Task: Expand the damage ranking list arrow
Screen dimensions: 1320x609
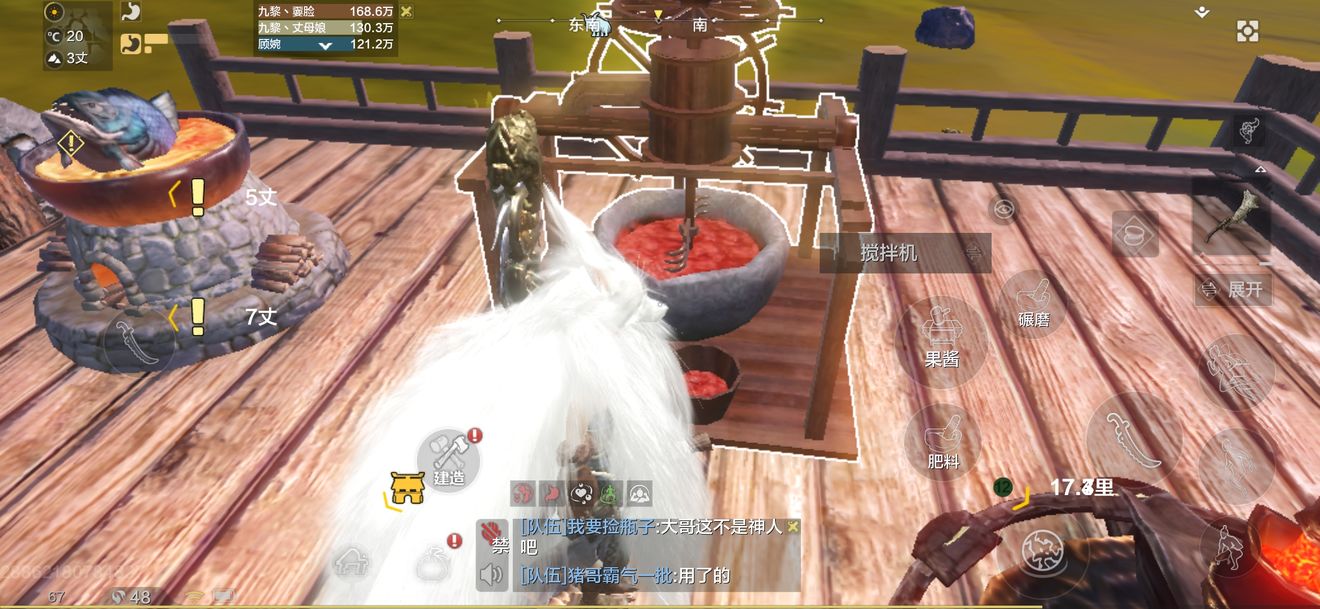Action: point(325,46)
